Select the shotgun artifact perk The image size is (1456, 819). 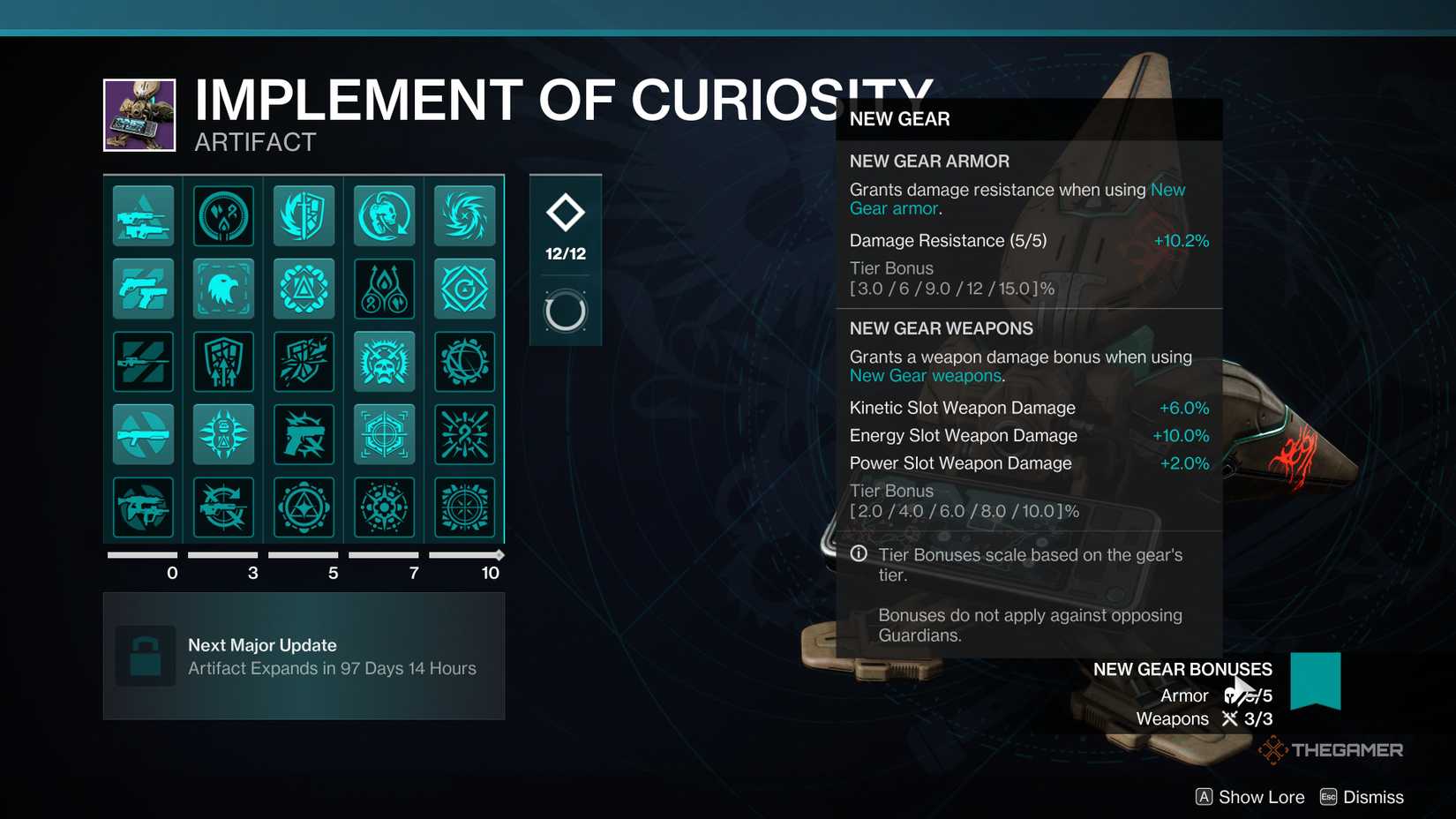(x=143, y=433)
